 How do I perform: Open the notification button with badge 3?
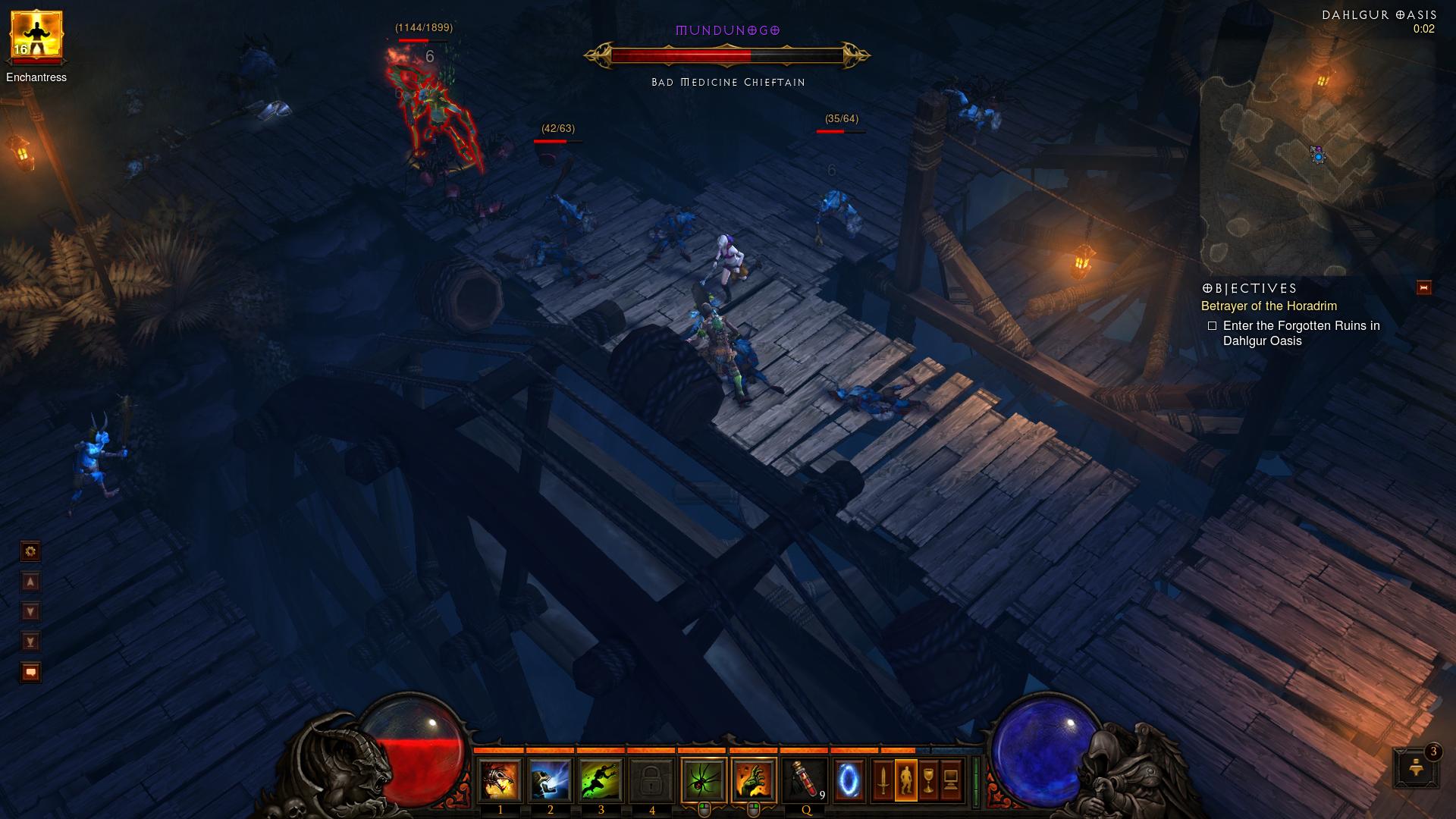(1415, 767)
